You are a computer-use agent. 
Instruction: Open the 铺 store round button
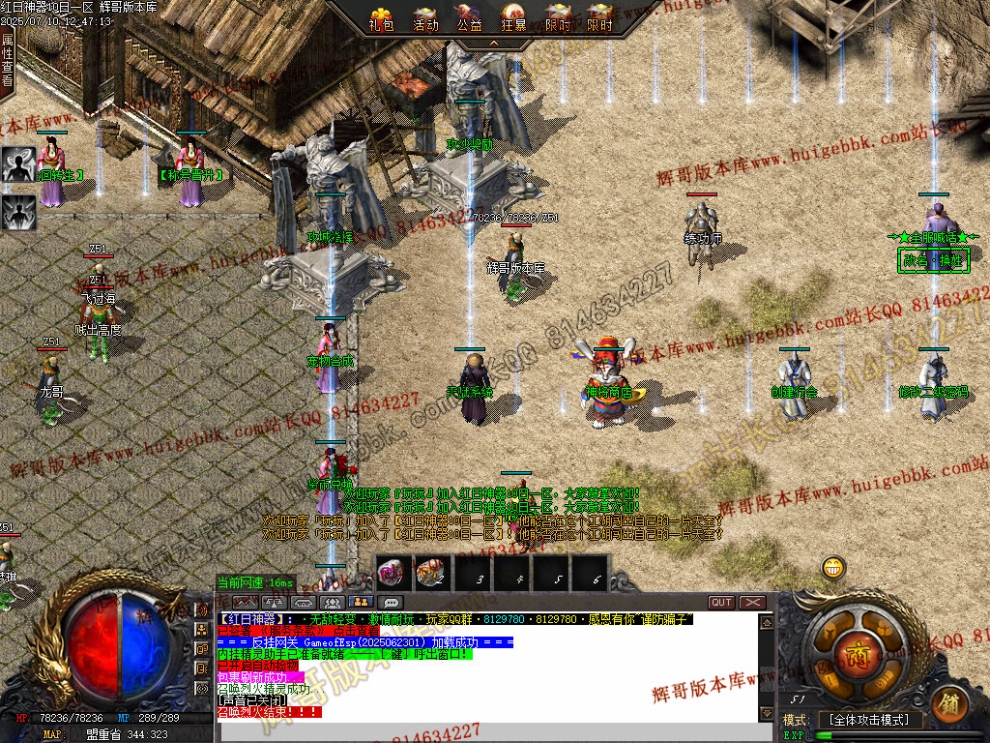pos(949,704)
